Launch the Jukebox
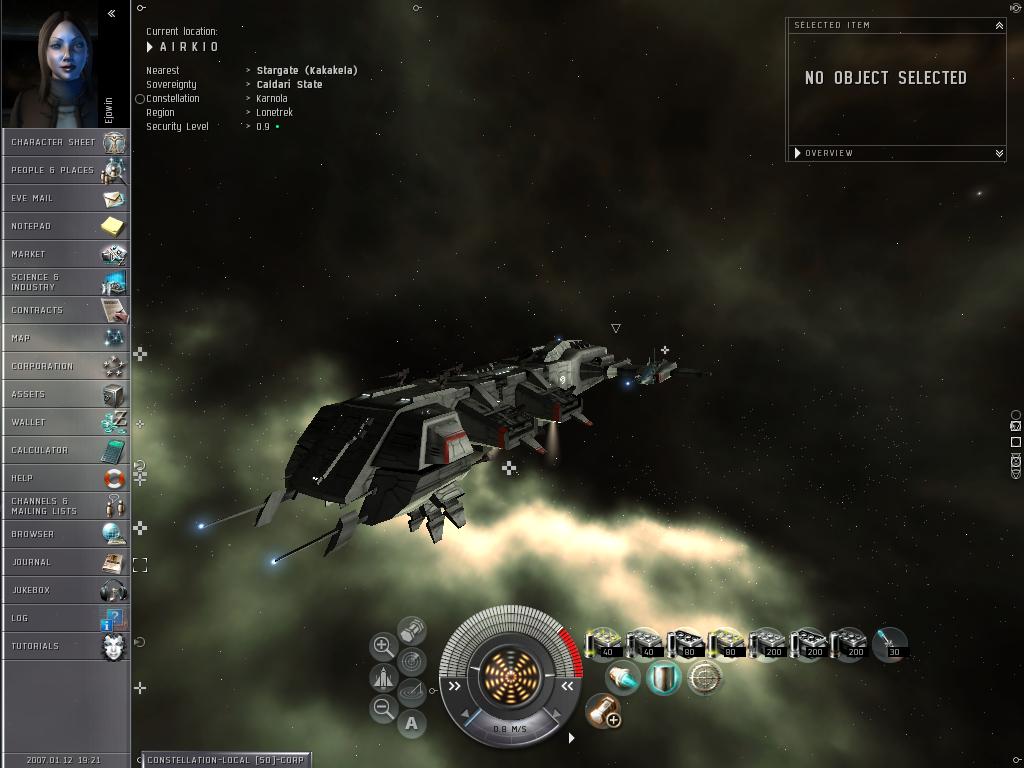1024x768 pixels. pos(65,590)
